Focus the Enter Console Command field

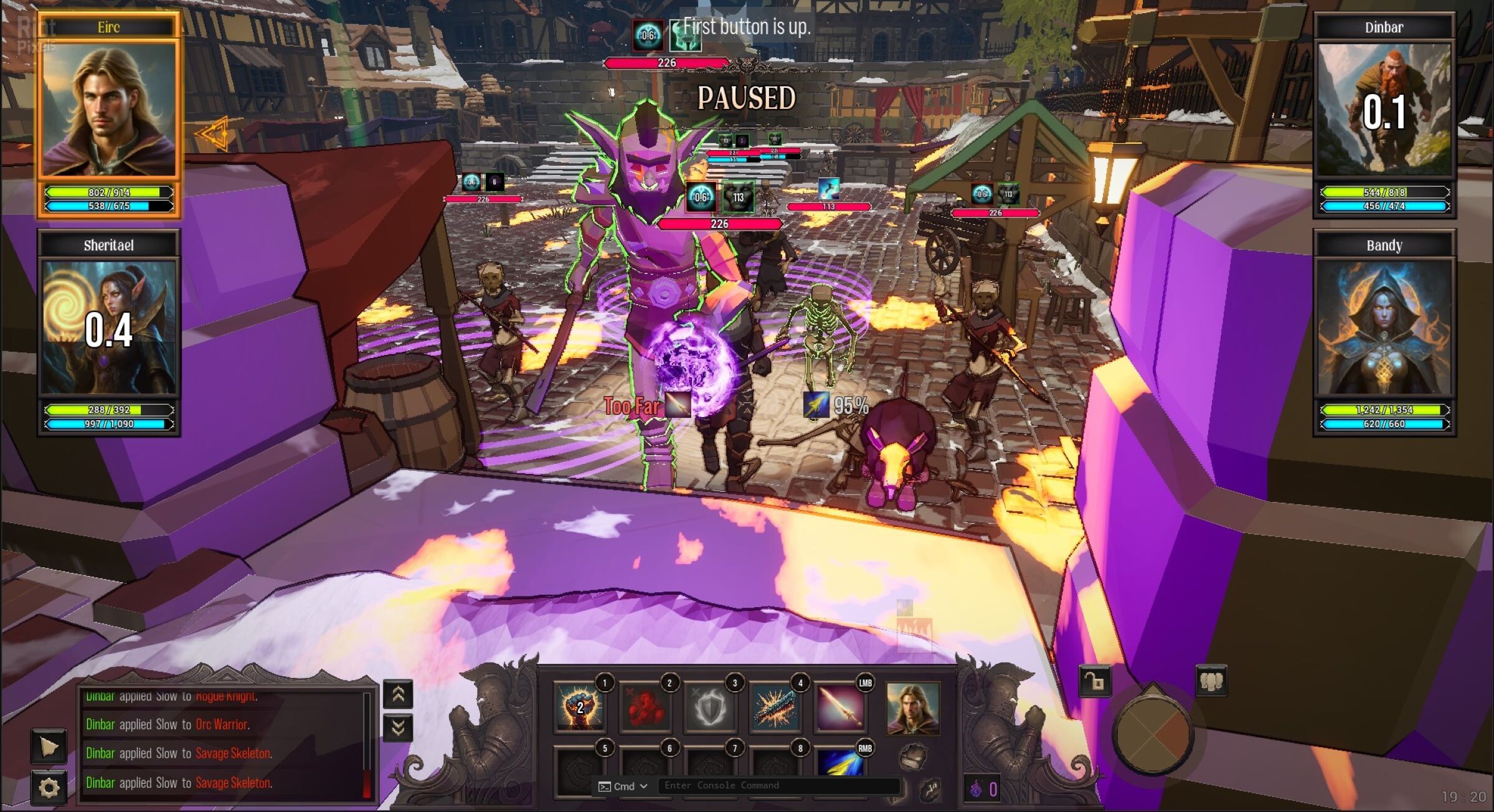point(778,786)
